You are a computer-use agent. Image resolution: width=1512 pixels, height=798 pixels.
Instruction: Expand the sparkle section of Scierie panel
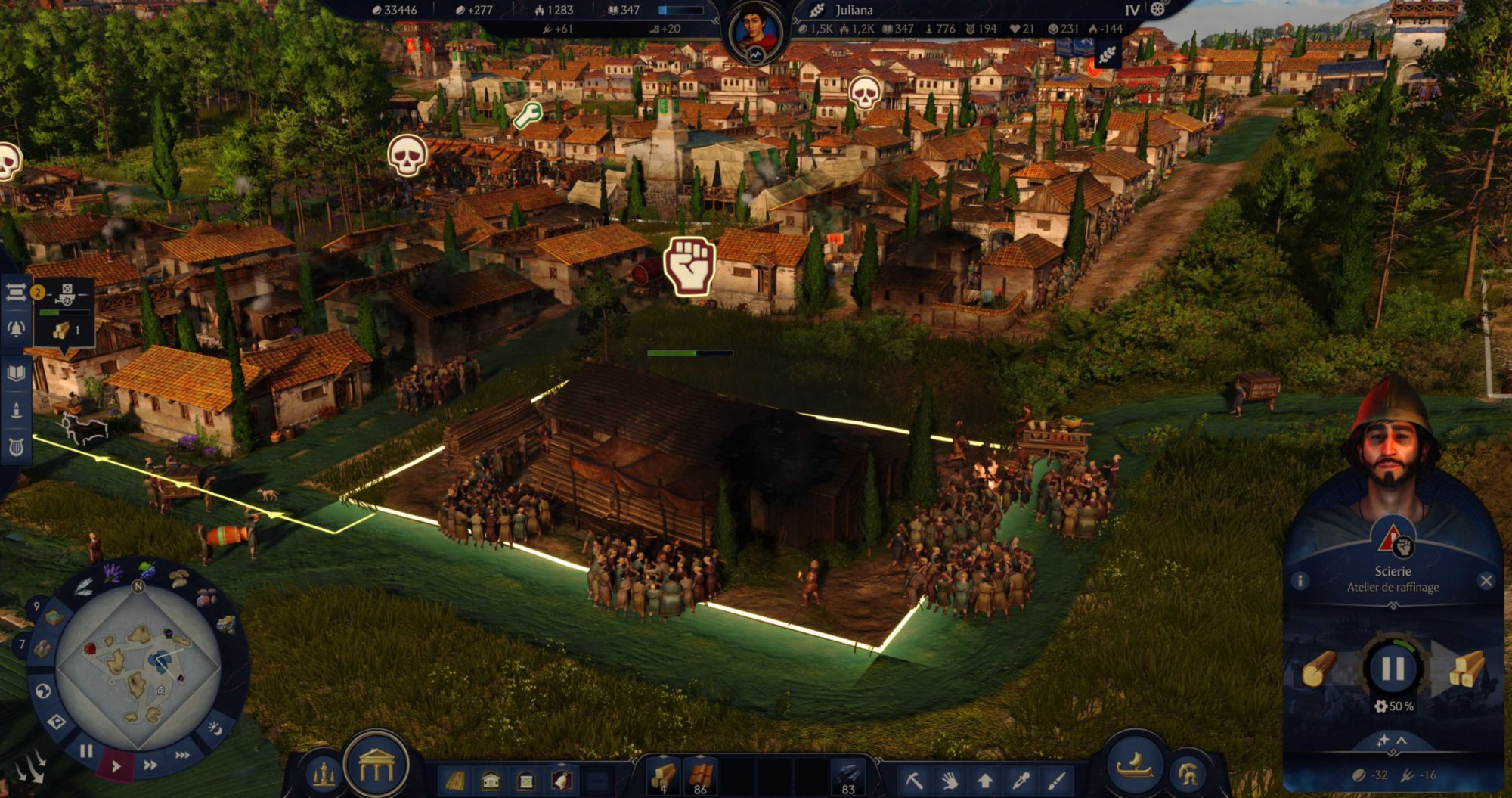coord(1392,741)
